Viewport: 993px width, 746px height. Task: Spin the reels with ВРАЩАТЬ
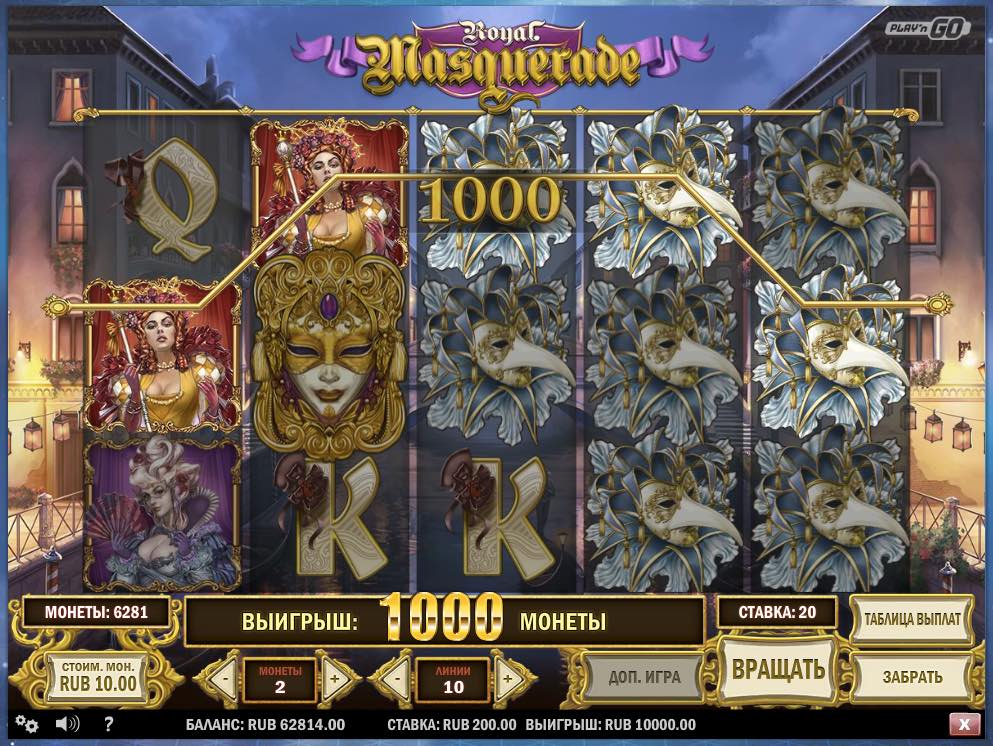pos(777,669)
